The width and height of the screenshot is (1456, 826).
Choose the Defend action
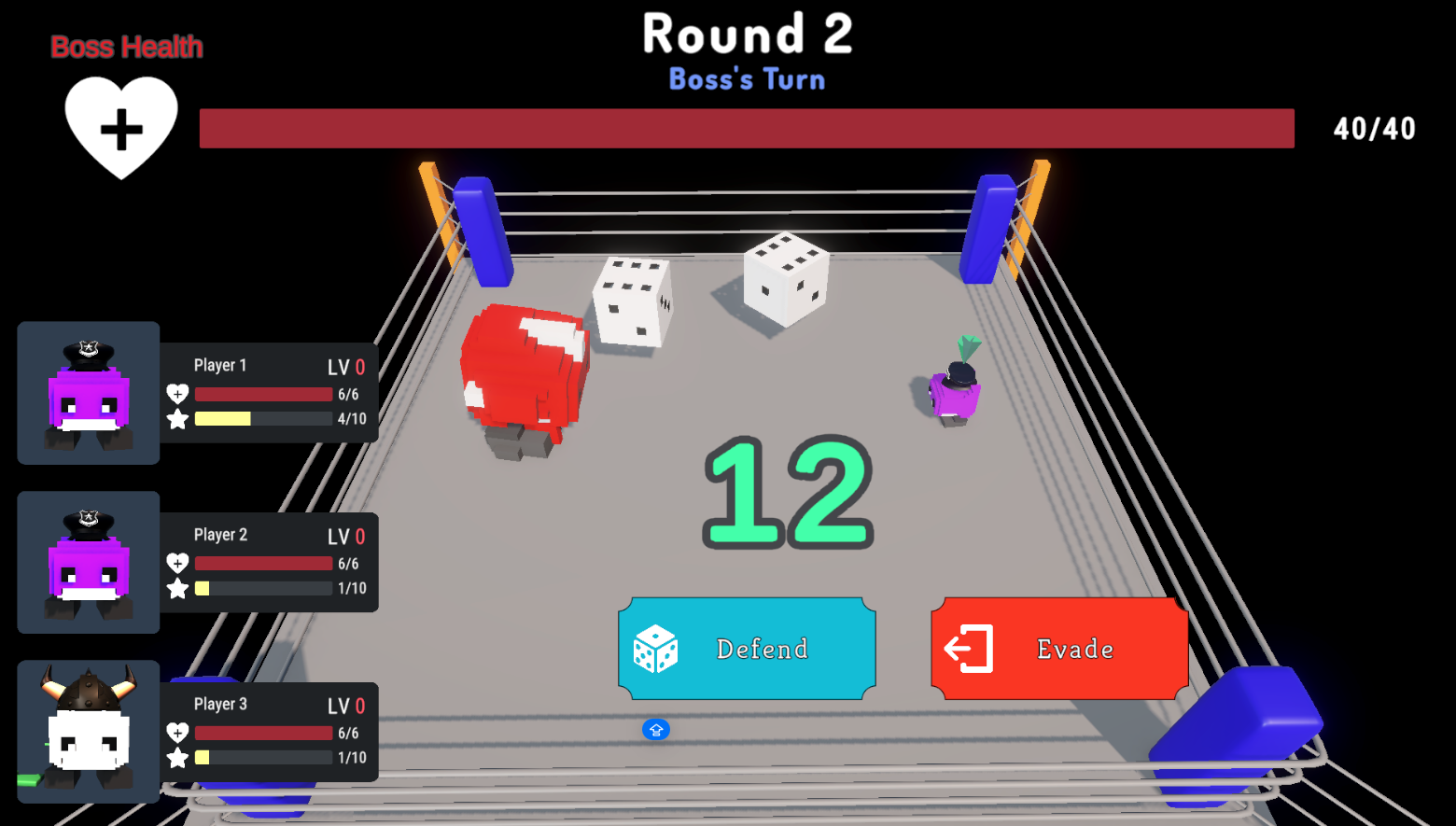[x=747, y=649]
